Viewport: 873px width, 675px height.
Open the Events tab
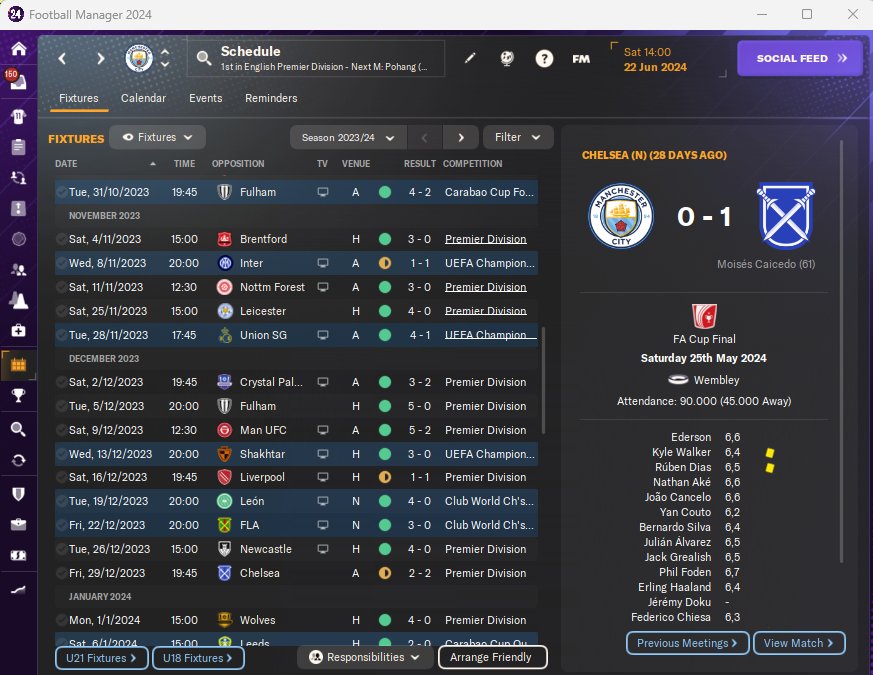tap(205, 98)
